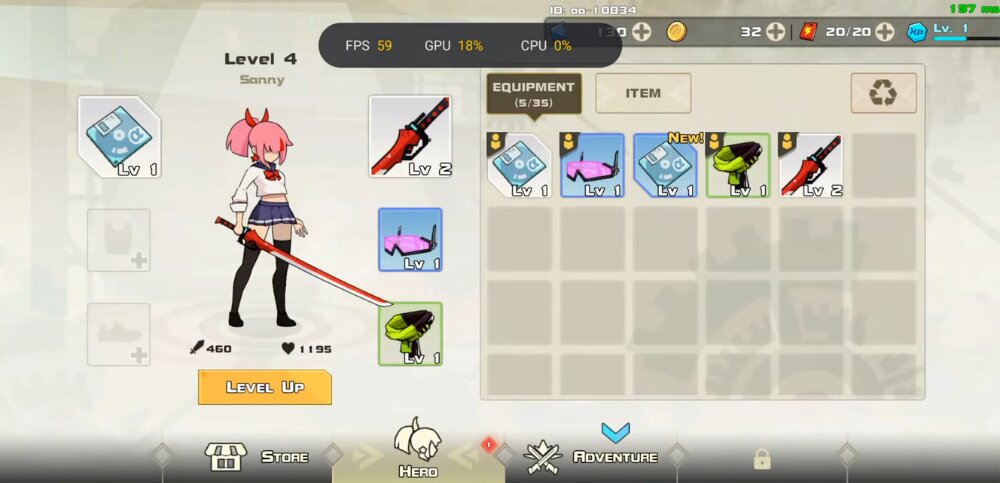Pick the red katana in inventory
1000x483 pixels.
811,165
